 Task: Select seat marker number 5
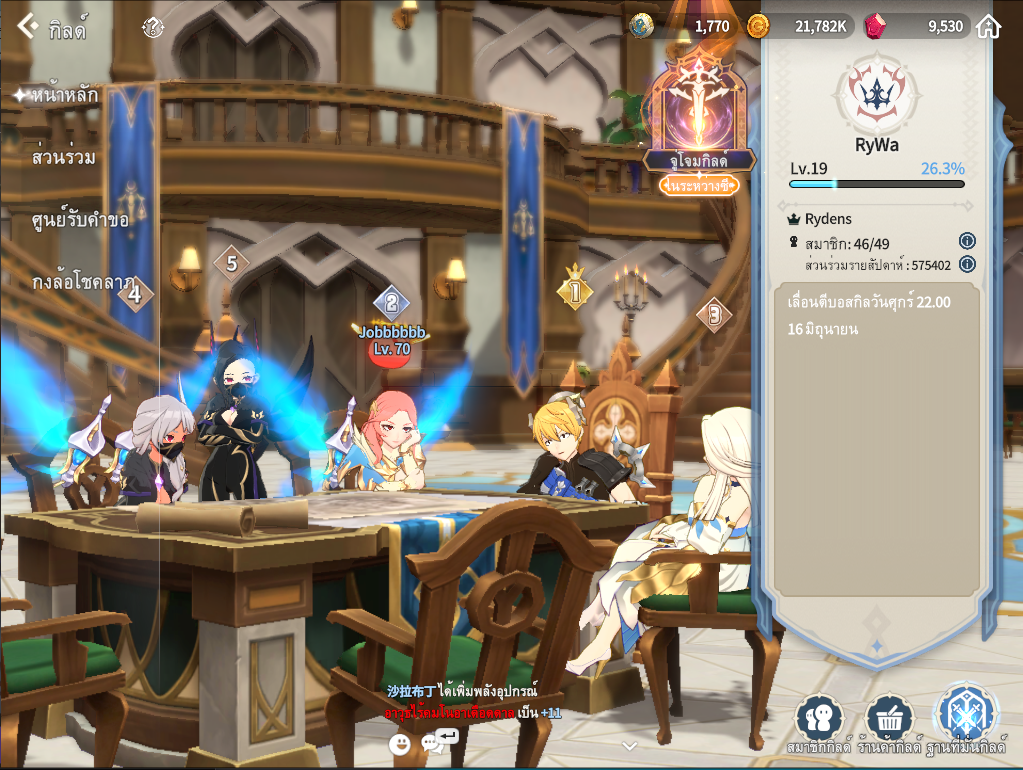click(231, 264)
